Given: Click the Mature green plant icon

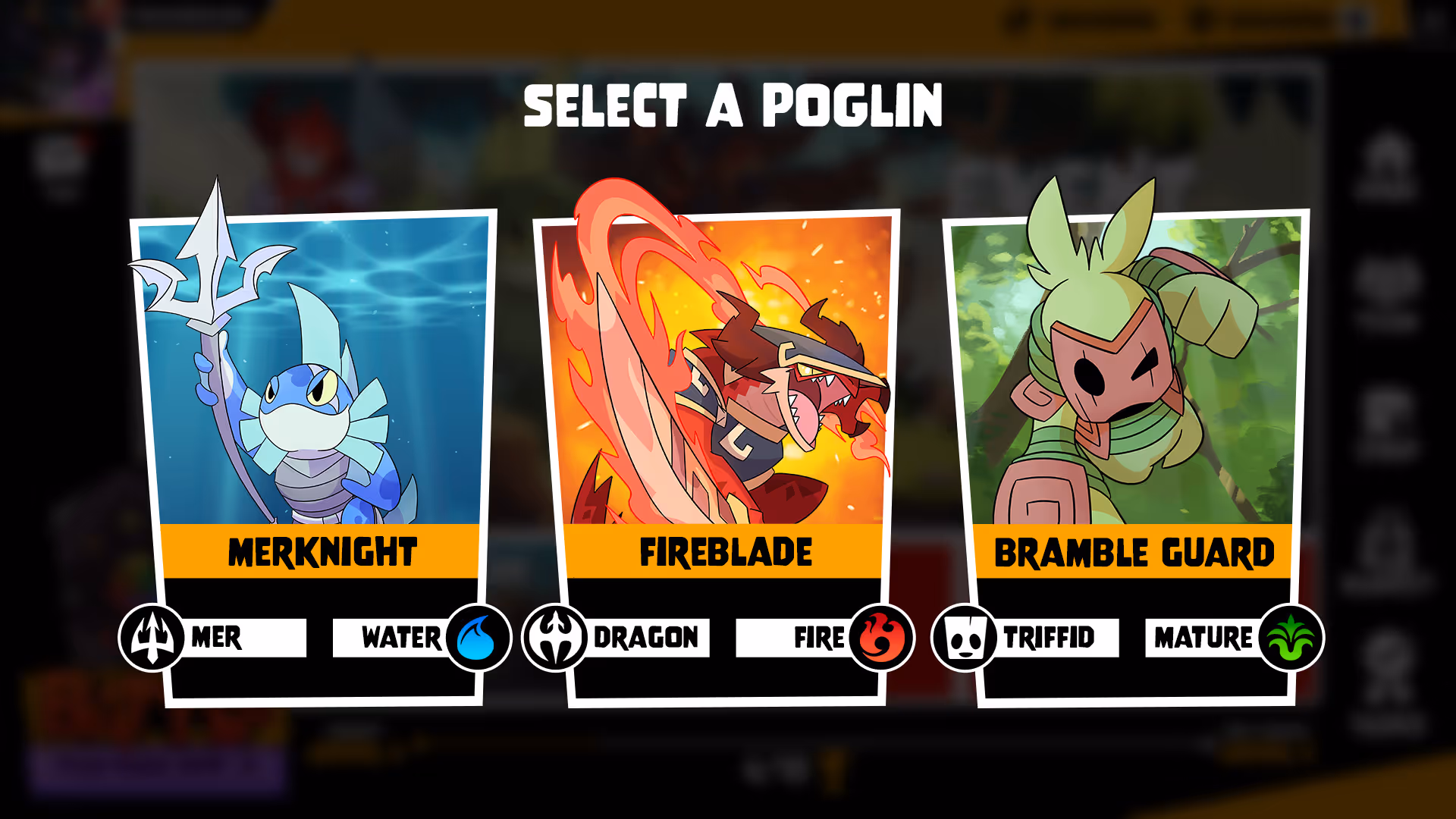Looking at the screenshot, I should [x=1291, y=638].
